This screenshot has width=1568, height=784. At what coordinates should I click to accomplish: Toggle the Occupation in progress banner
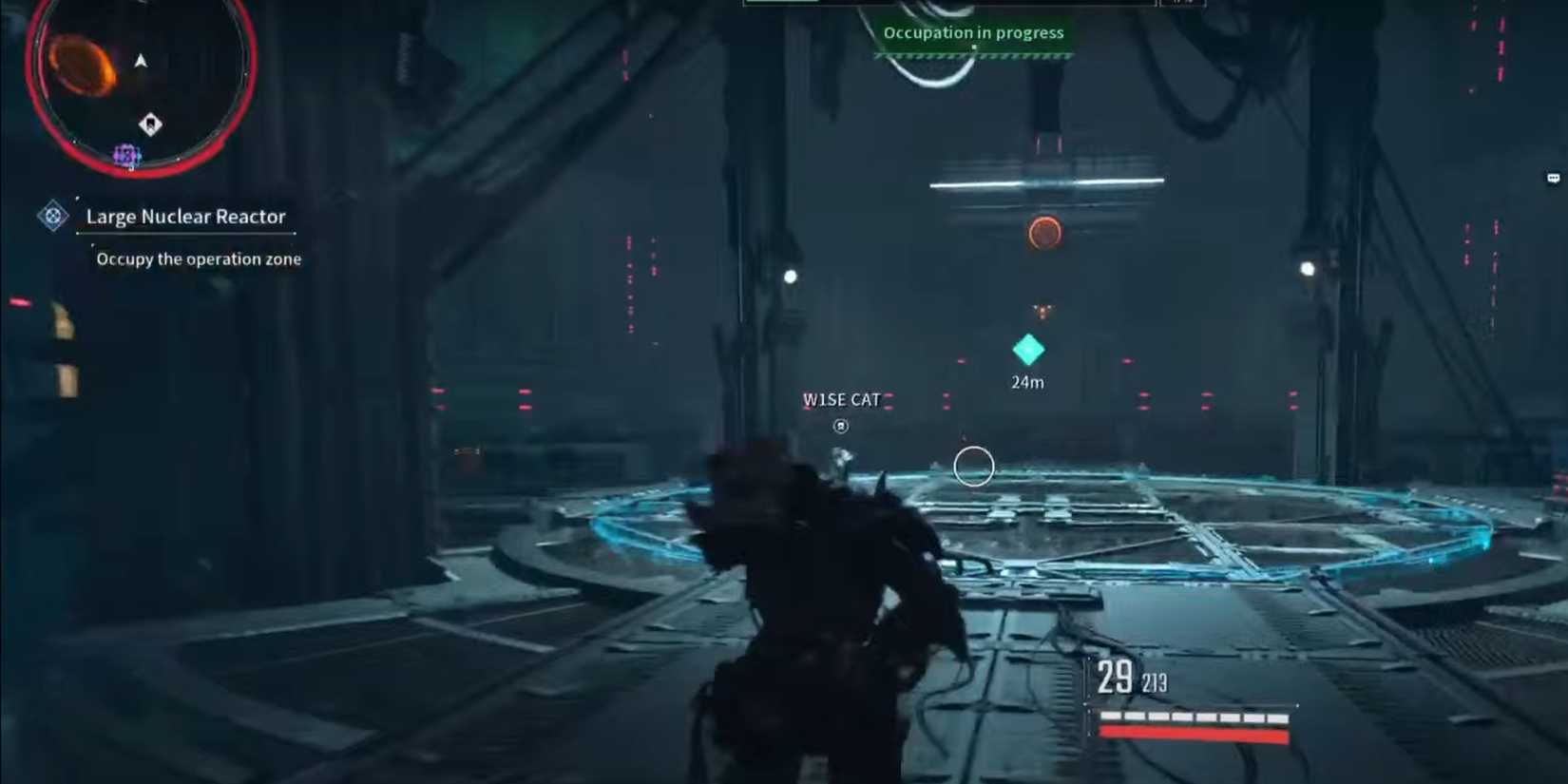973,32
